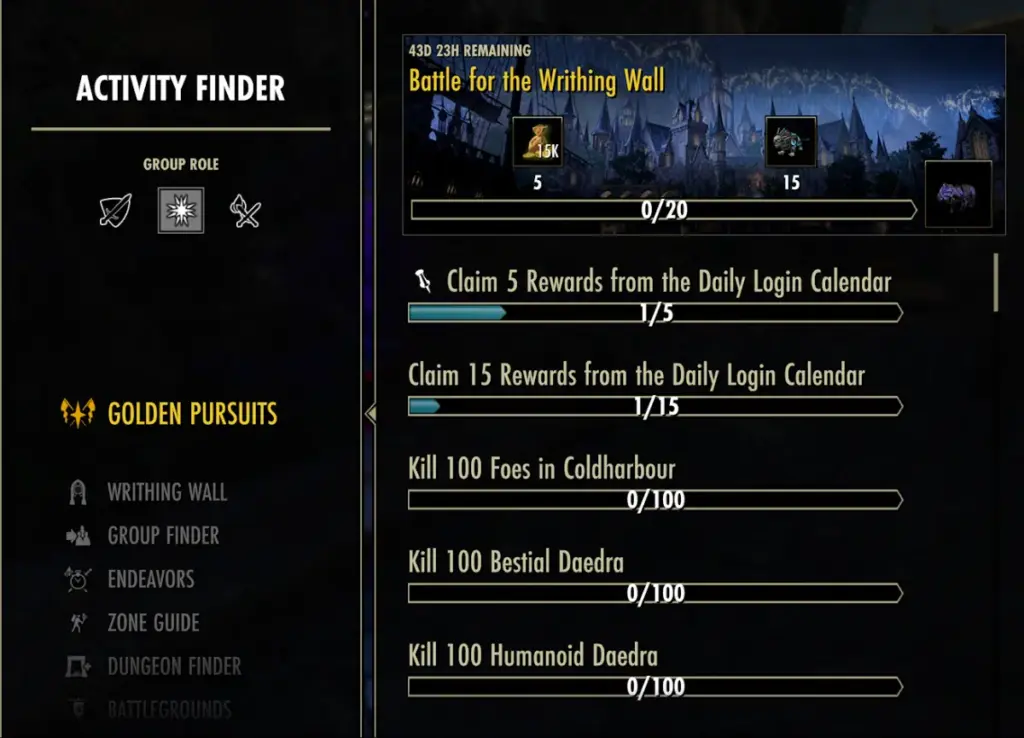Choose the healer group role icon

click(181, 210)
